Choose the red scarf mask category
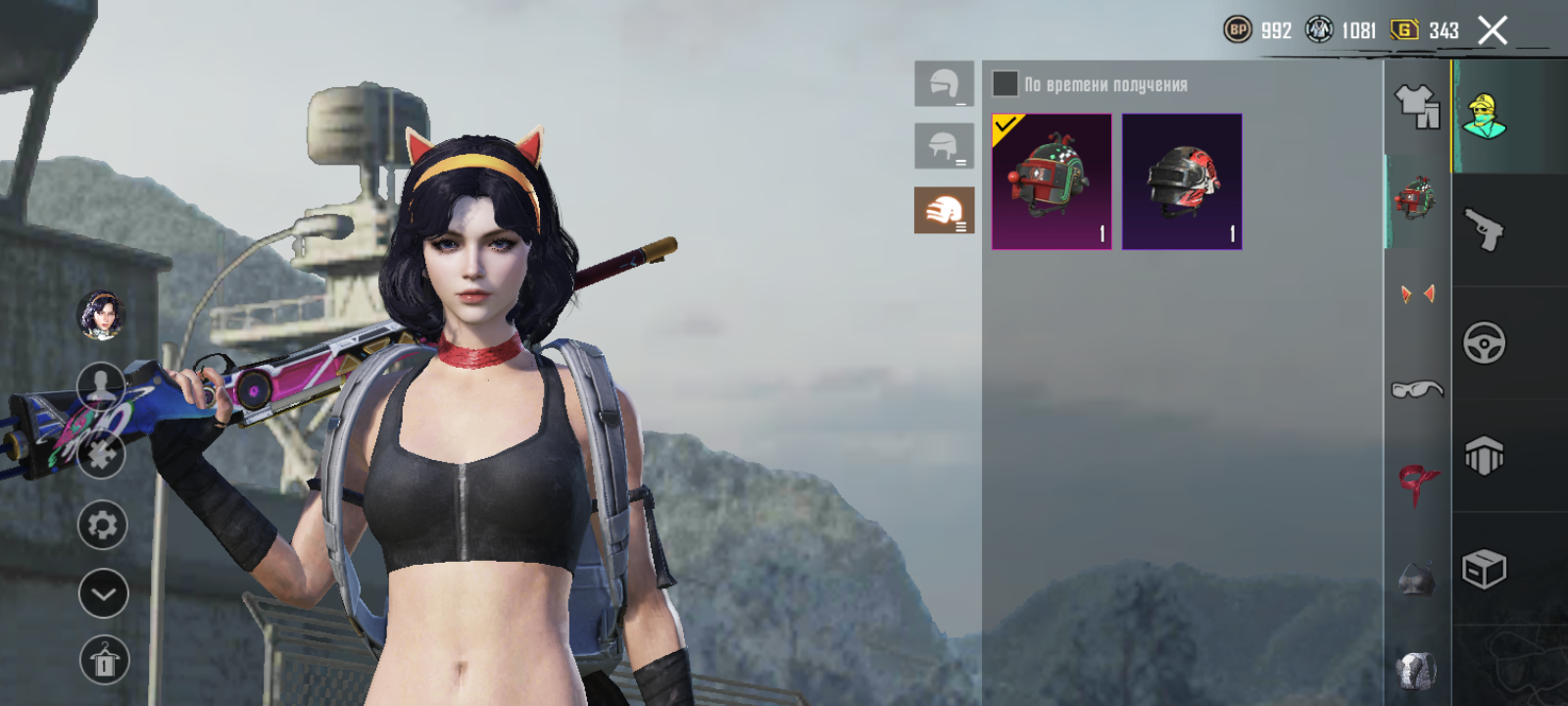The height and width of the screenshot is (706, 1568). pyautogui.click(x=1417, y=483)
